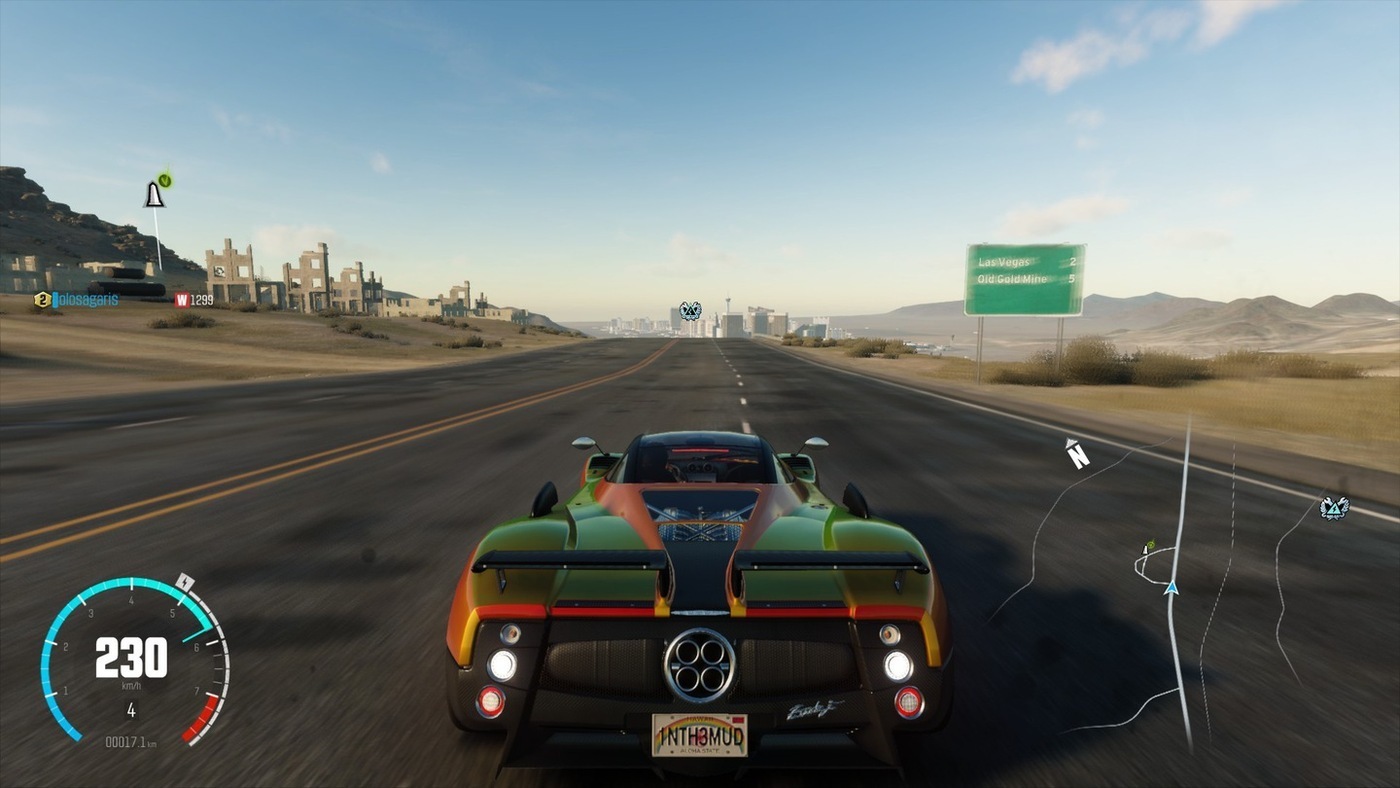Click the white landmark waypoint icon
The image size is (1400, 788).
pyautogui.click(x=154, y=194)
